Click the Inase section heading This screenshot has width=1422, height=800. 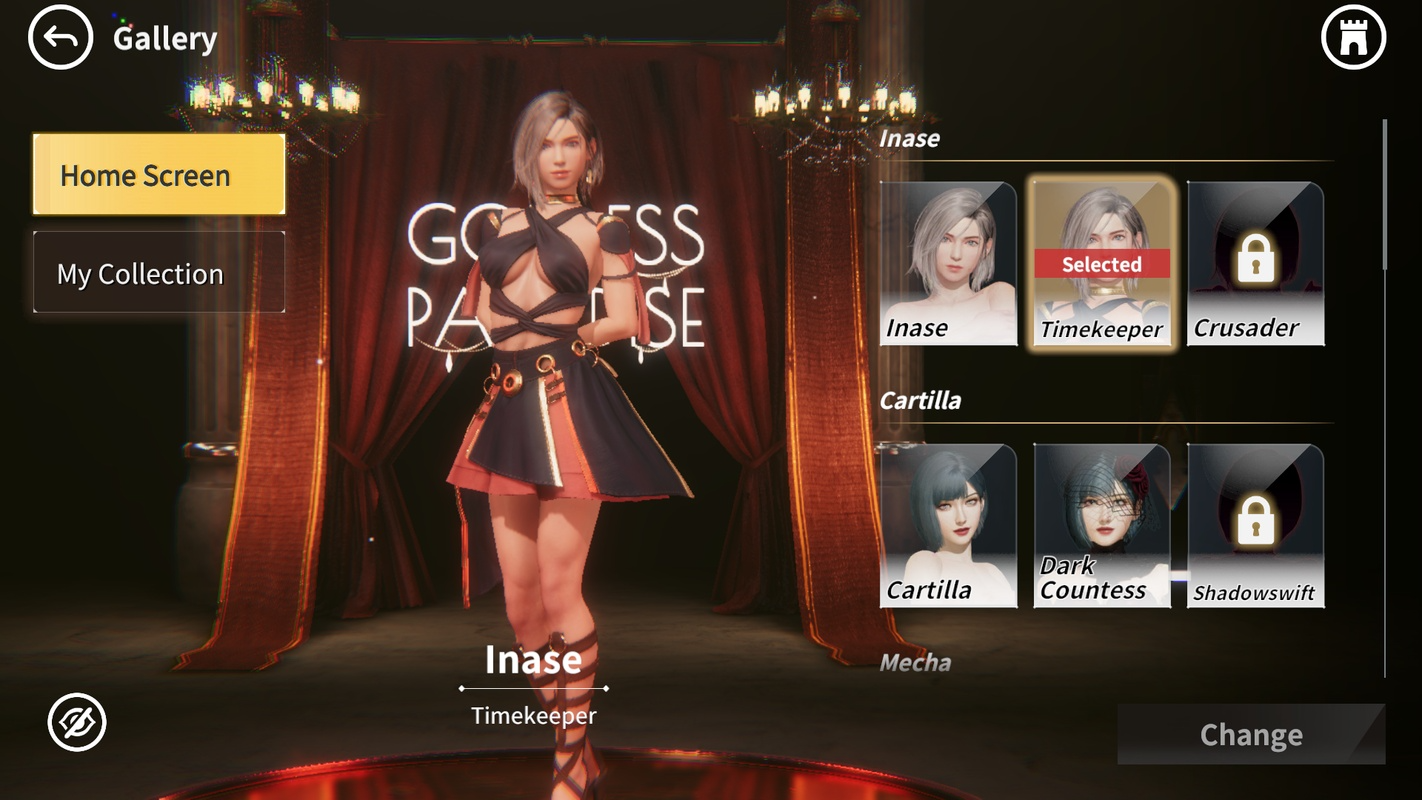[x=911, y=139]
